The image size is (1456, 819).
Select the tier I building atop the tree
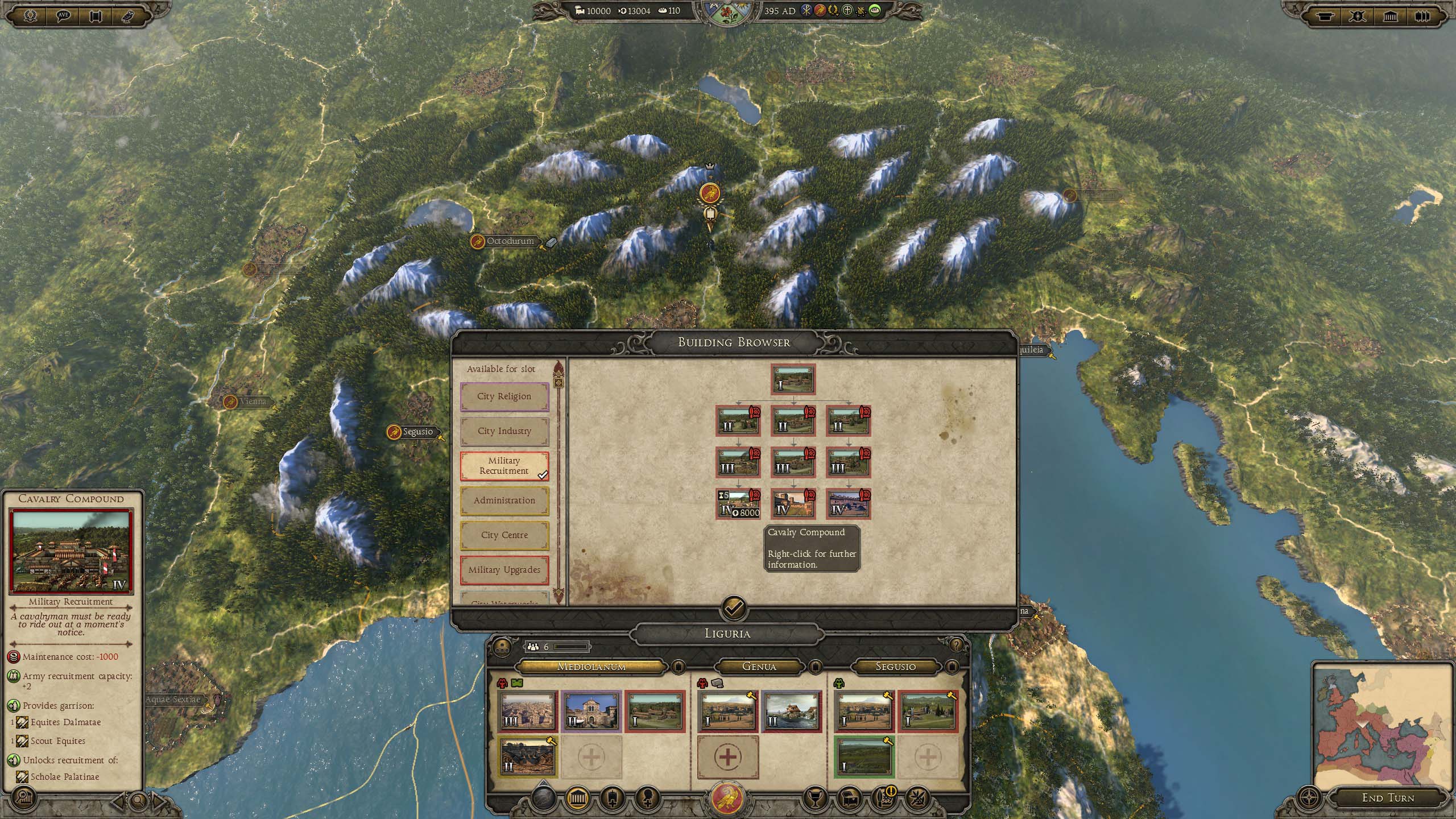793,379
